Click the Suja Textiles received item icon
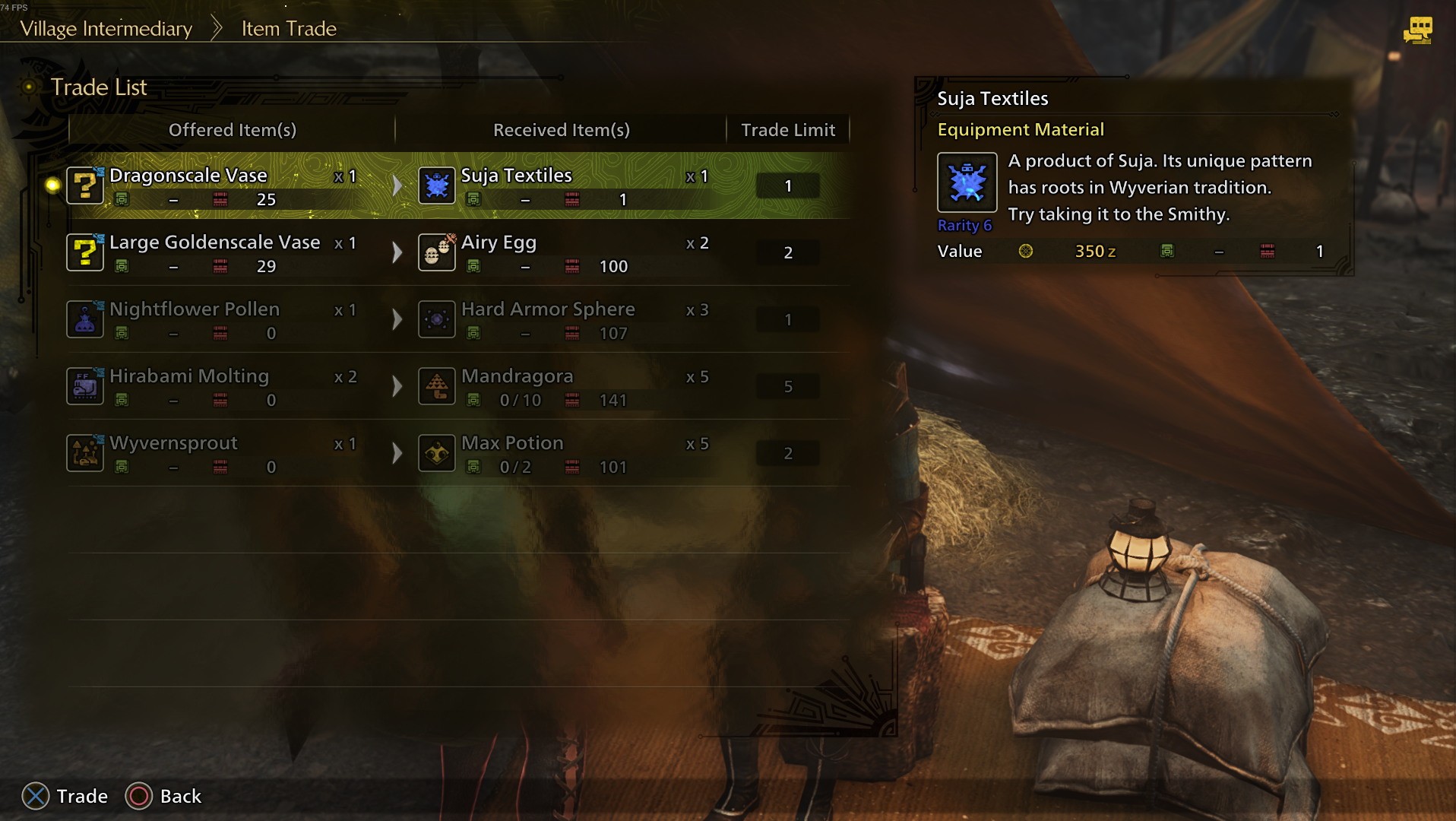The image size is (1456, 821). [437, 185]
